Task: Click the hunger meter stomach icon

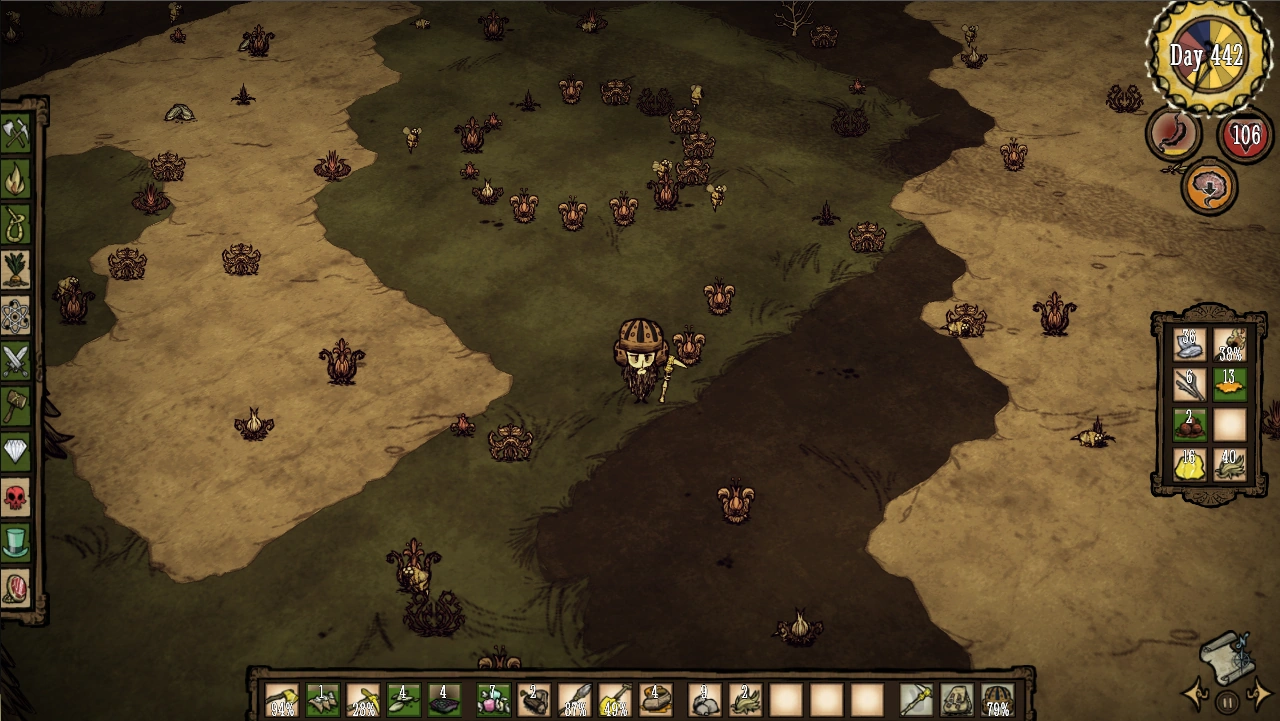Action: pyautogui.click(x=1172, y=133)
